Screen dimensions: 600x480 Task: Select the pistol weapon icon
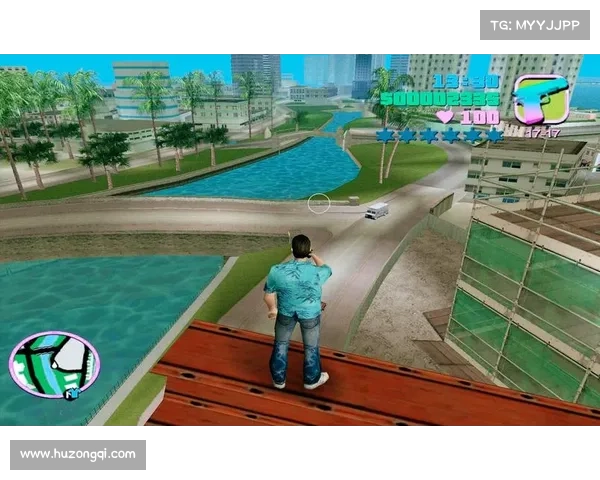point(540,98)
